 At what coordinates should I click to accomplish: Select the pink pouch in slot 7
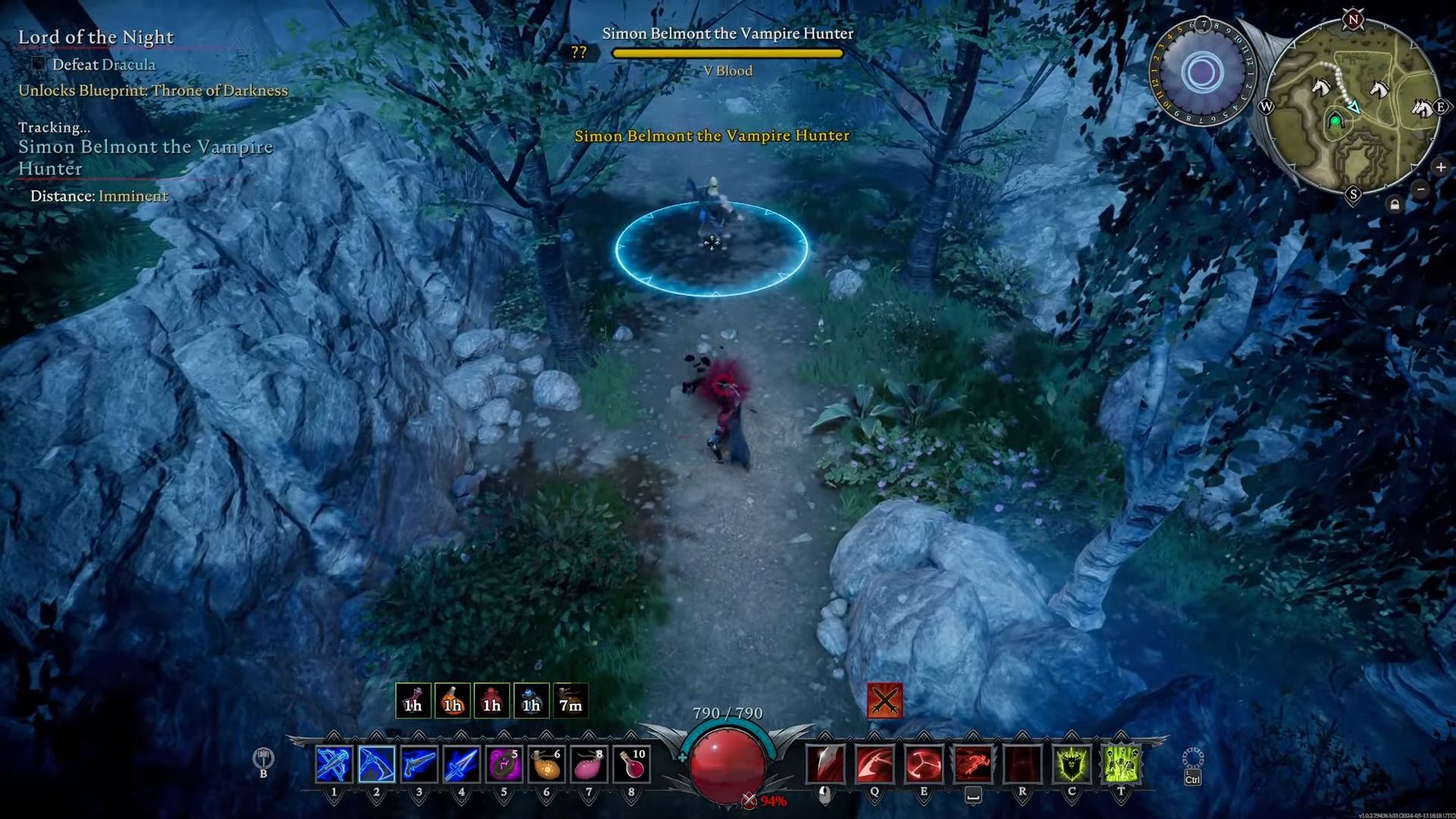point(588,764)
